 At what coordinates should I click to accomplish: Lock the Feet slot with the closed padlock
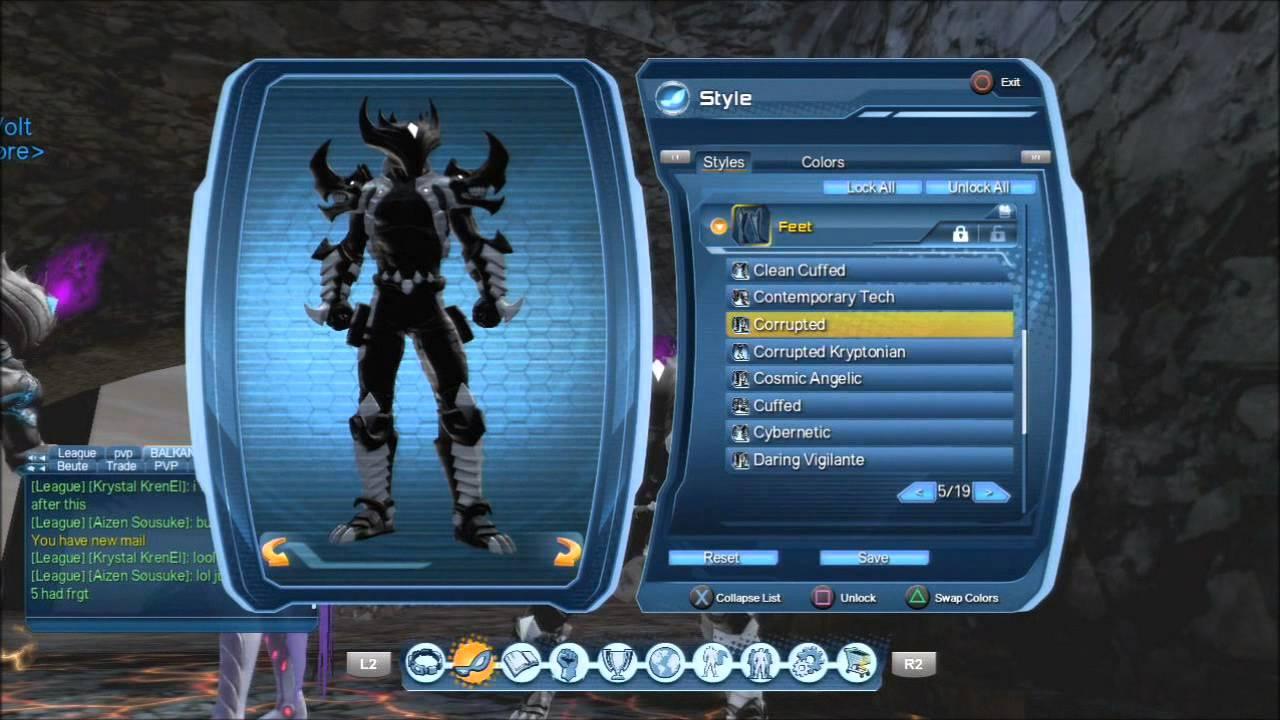tap(960, 234)
